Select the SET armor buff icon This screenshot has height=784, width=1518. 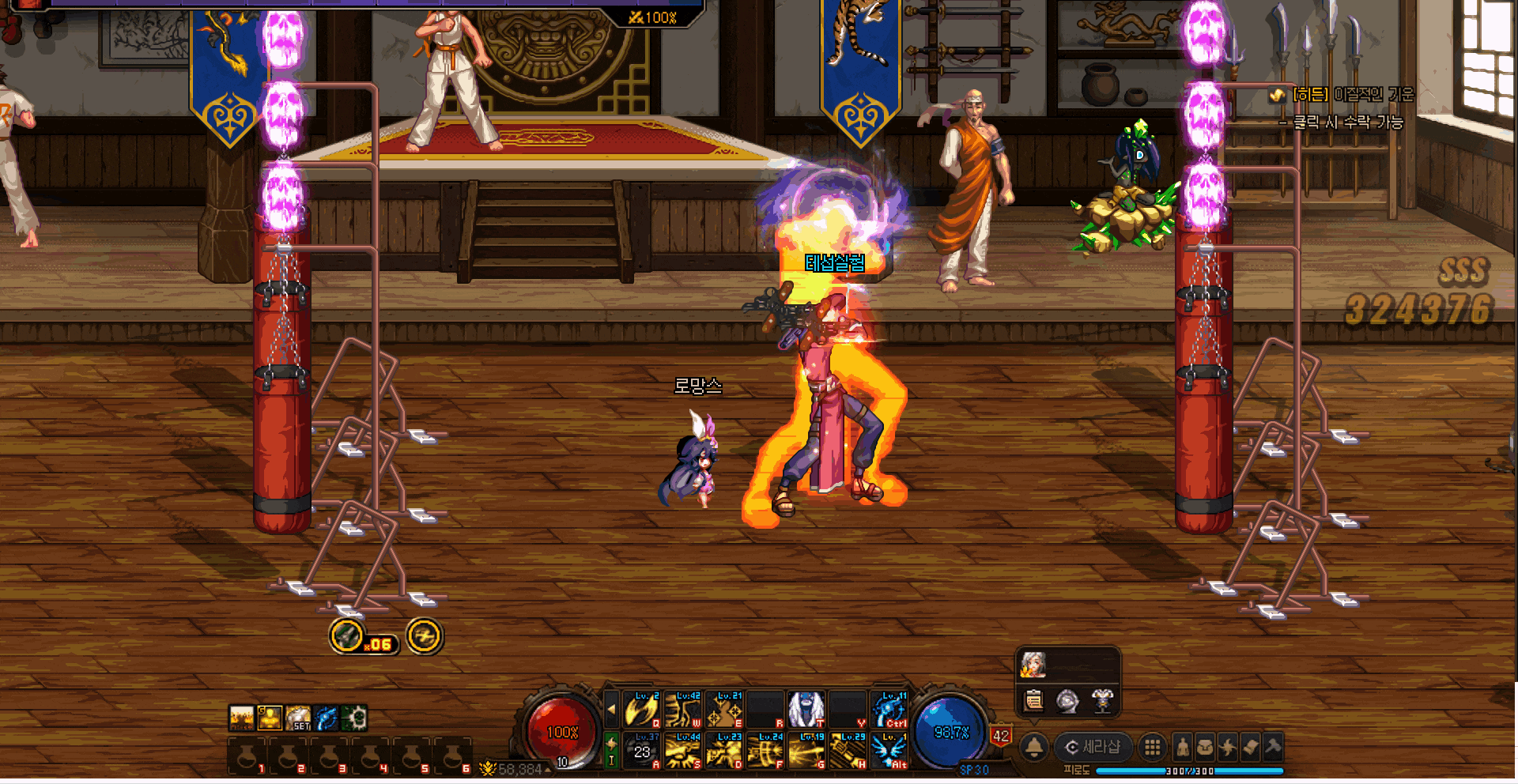tap(298, 718)
